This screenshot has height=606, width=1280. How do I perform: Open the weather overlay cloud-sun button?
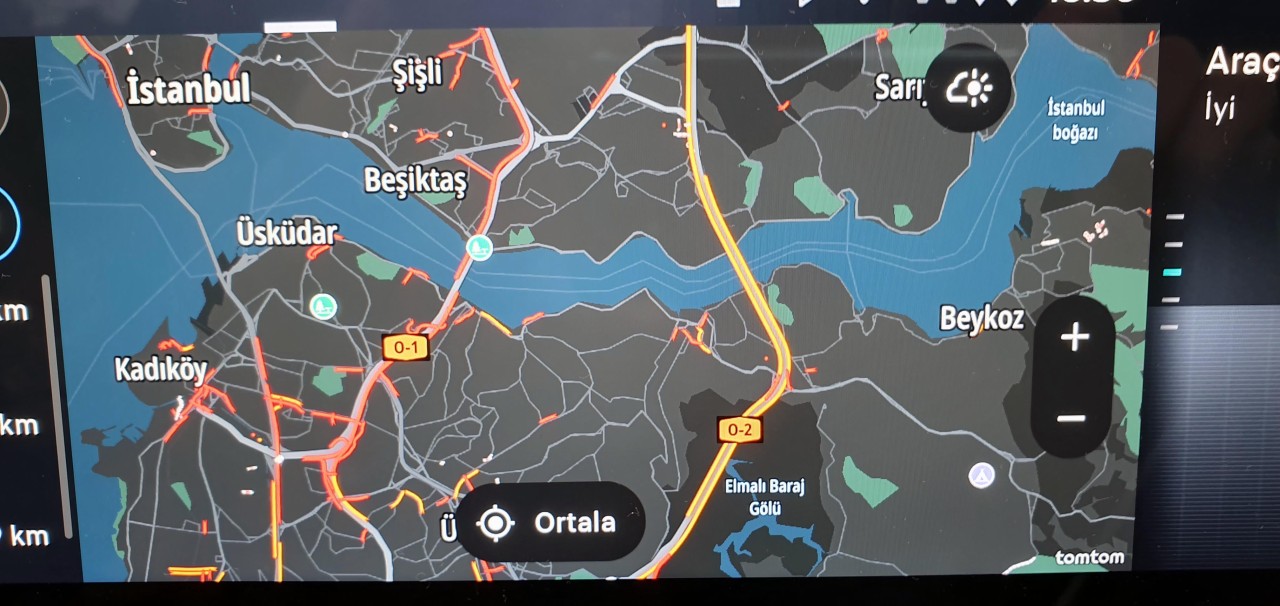[968, 90]
